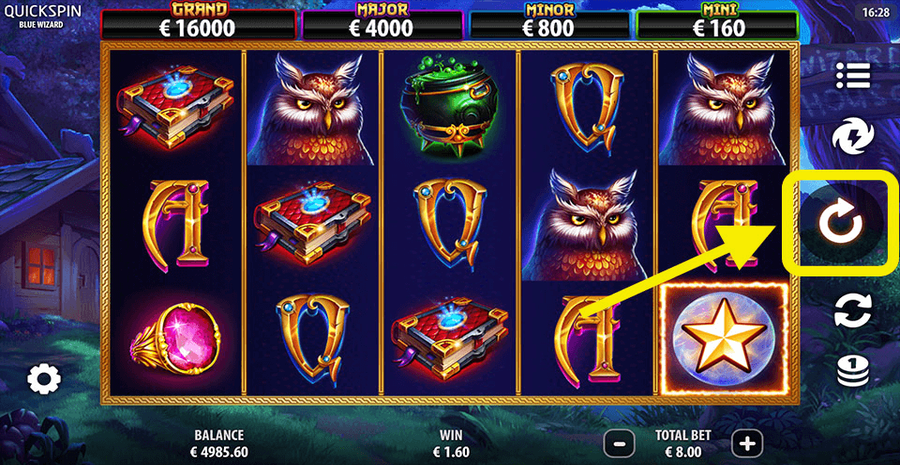Open the coin stack bet settings
Image resolution: width=900 pixels, height=465 pixels.
852,370
